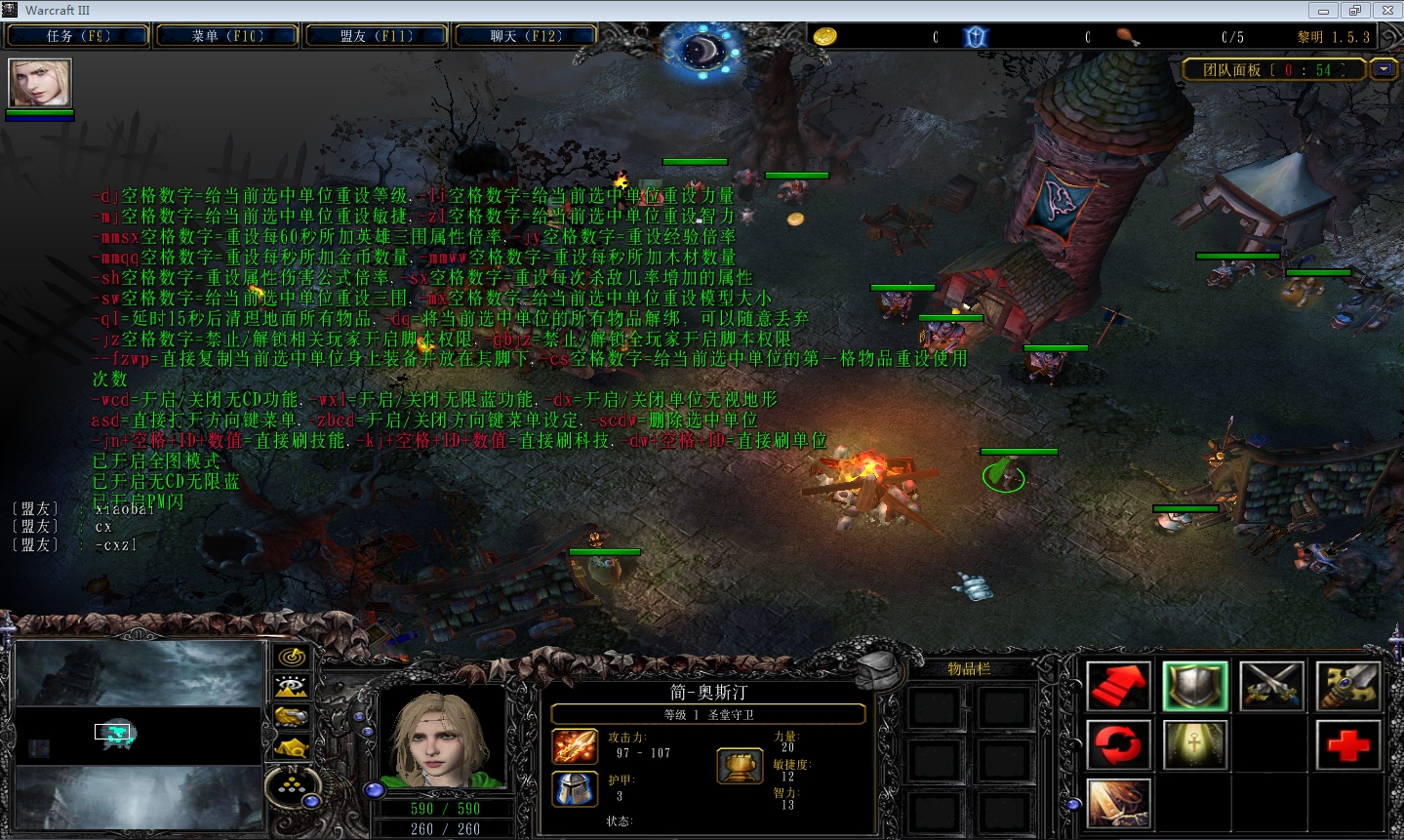Viewport: 1404px width, 840px height.
Task: Choose the crossed swords Attack command
Action: [1271, 686]
